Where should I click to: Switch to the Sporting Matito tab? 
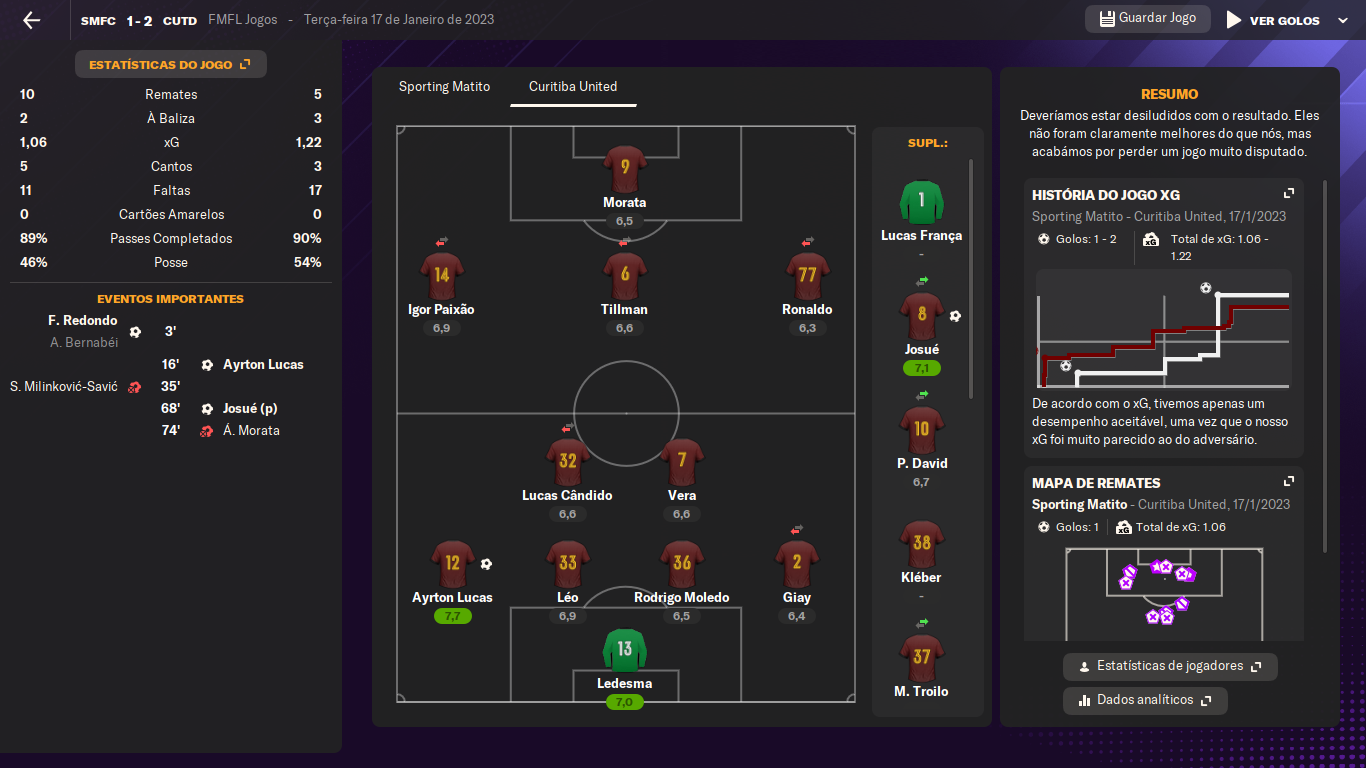click(x=444, y=87)
